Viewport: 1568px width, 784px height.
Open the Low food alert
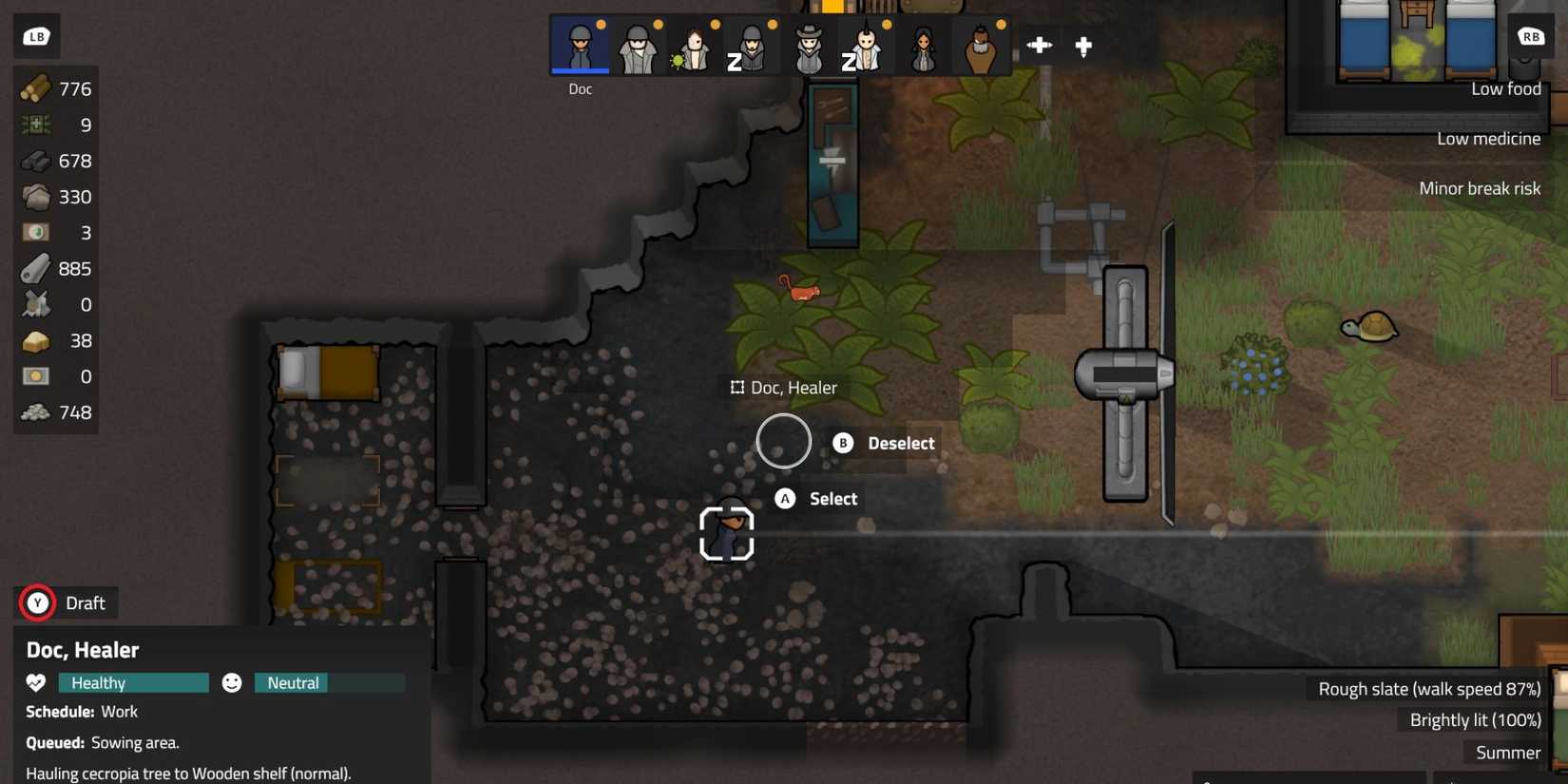pyautogui.click(x=1505, y=88)
